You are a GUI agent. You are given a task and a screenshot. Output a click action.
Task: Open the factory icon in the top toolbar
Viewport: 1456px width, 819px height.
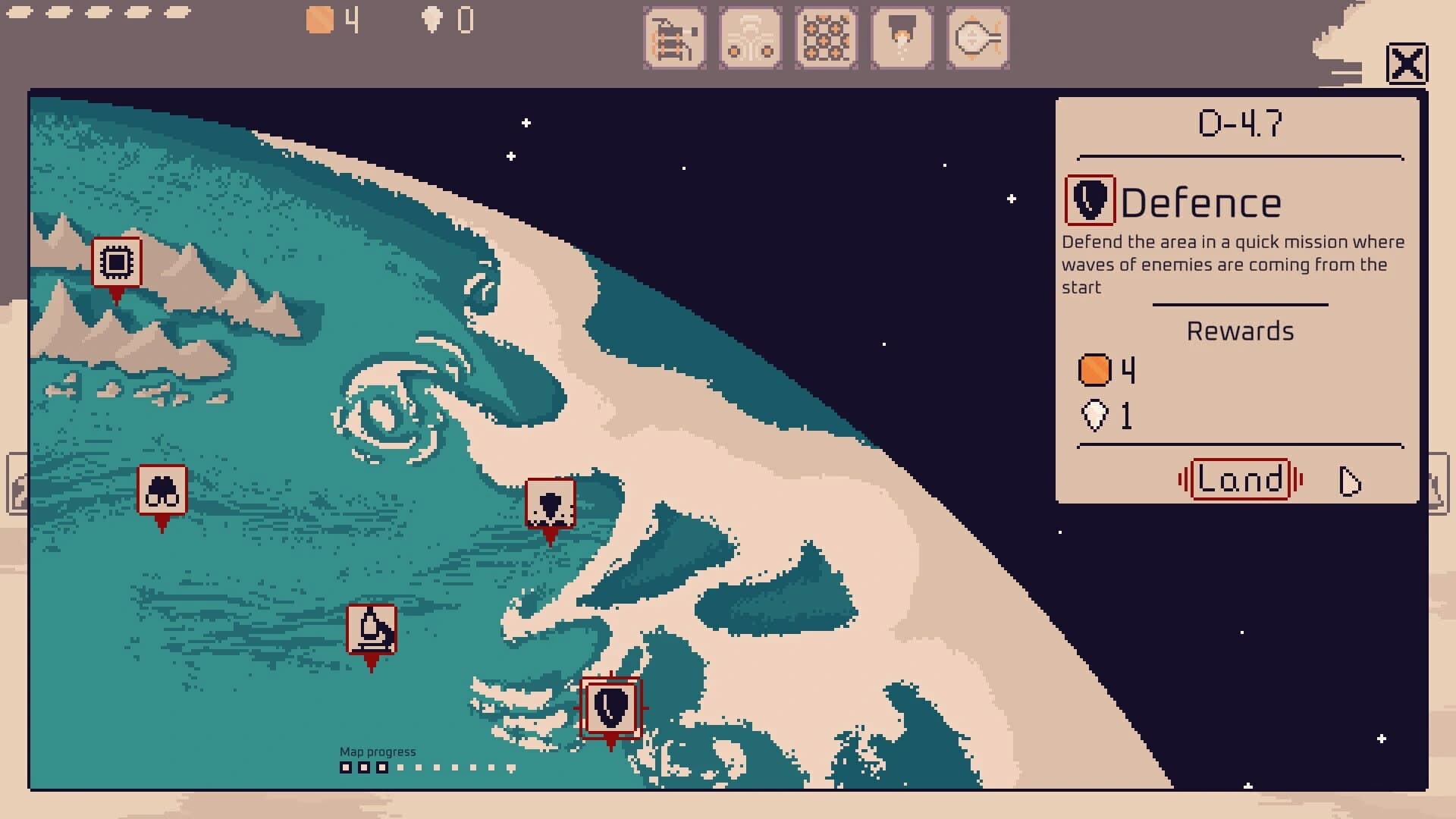(675, 38)
